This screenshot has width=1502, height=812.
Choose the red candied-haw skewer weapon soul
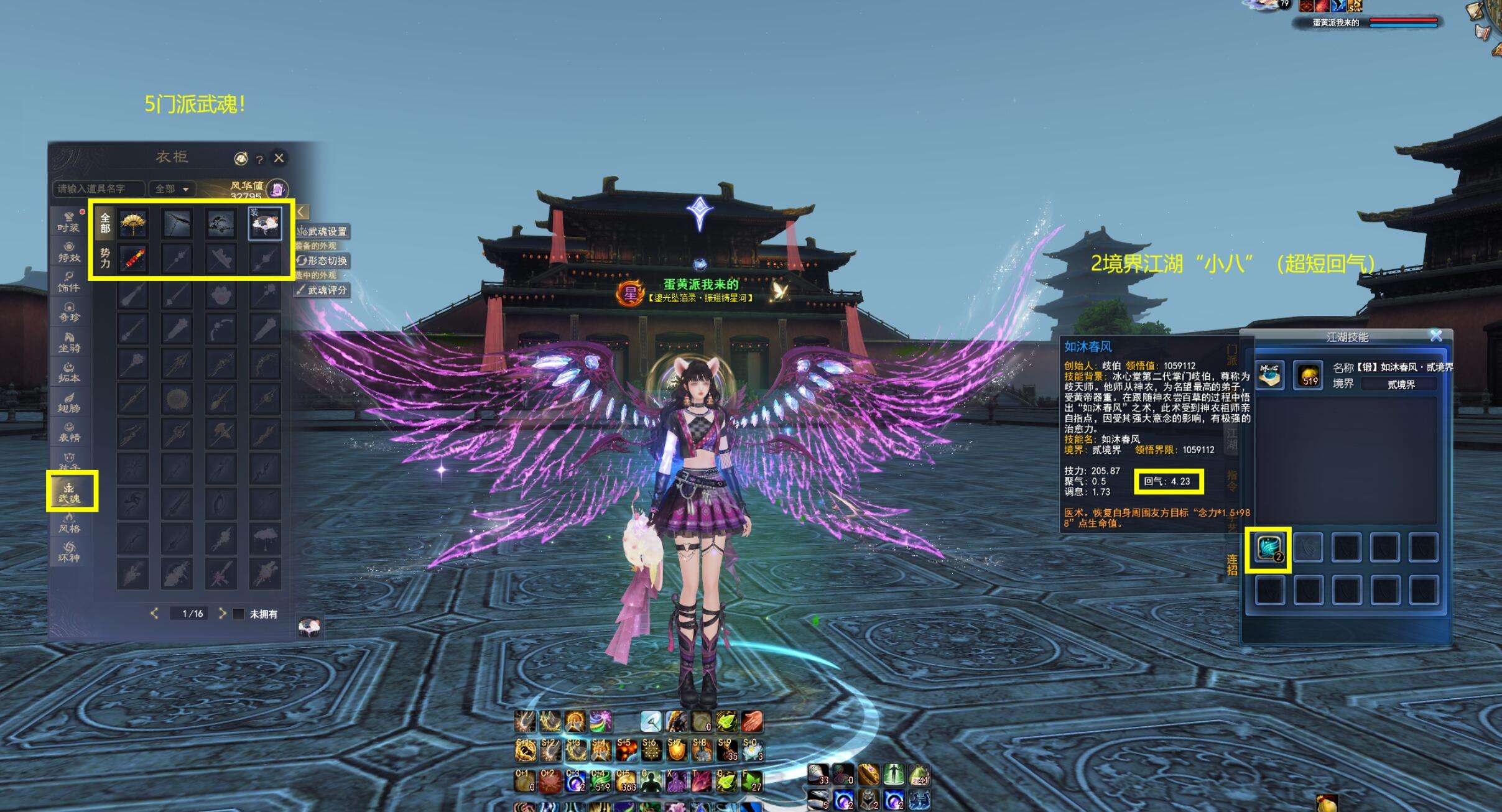[x=133, y=258]
